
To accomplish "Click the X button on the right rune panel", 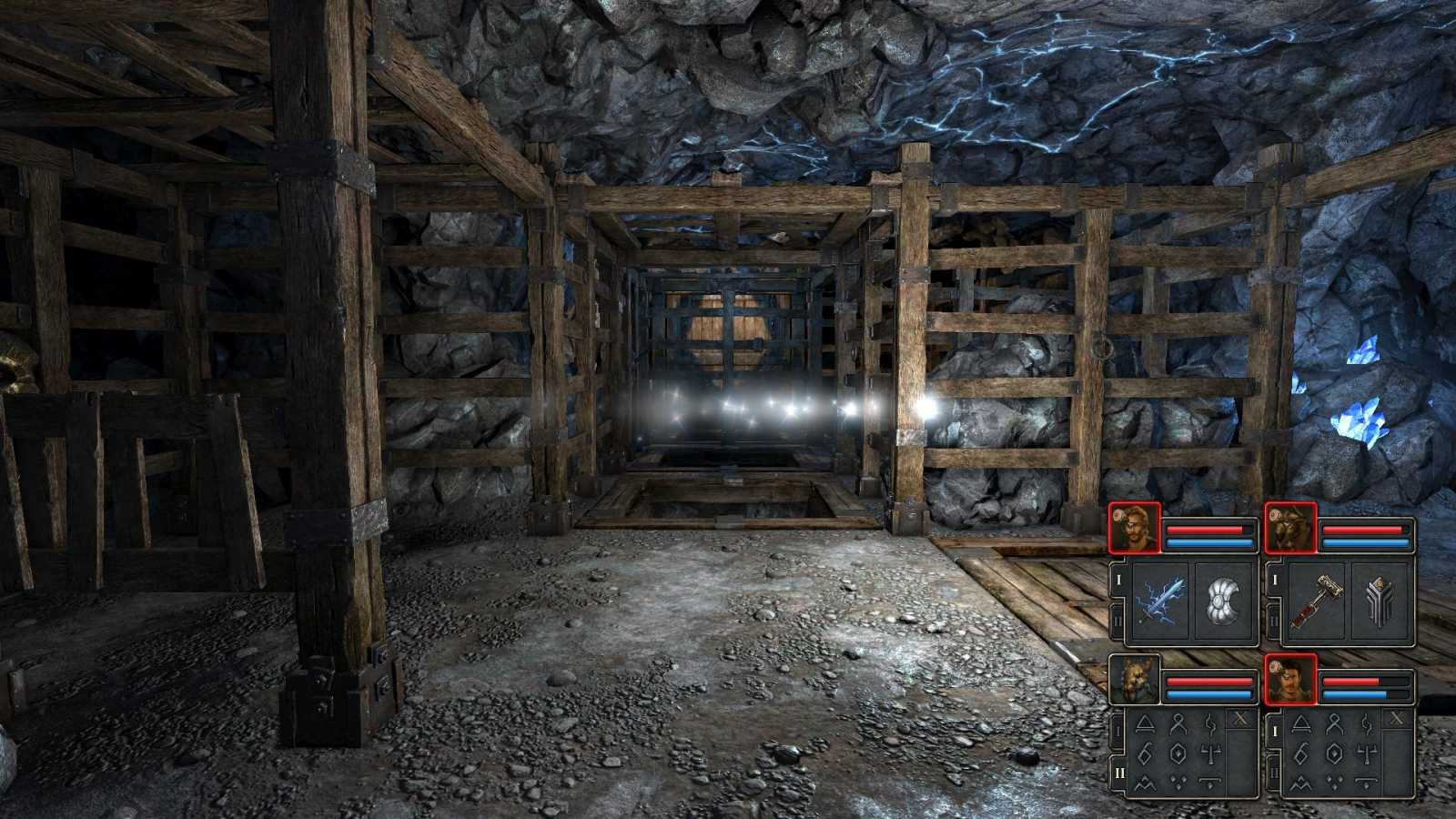I will (x=1397, y=717).
